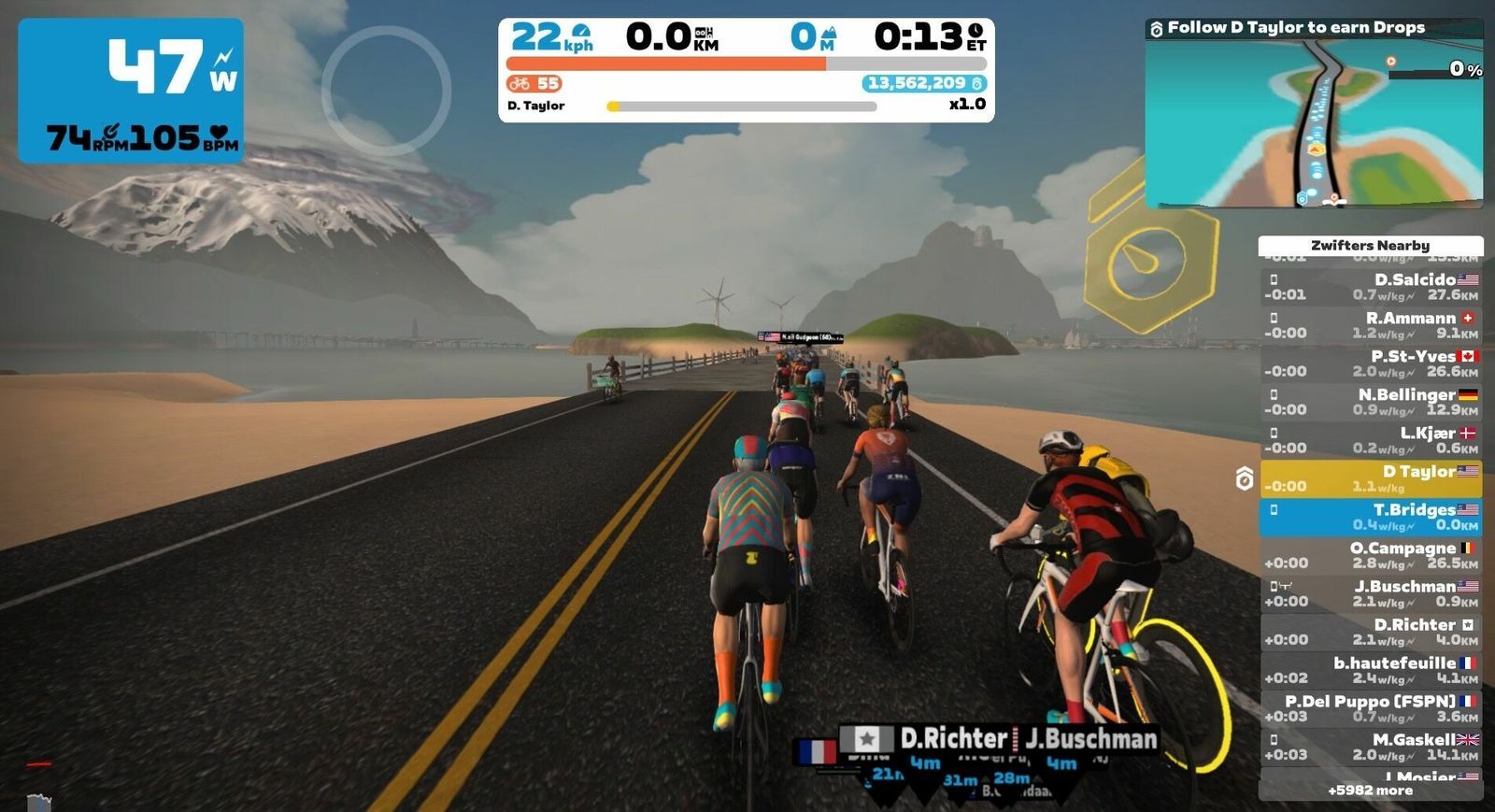
Task: Select the highlighted D Taylor leader row
Action: (x=1370, y=478)
